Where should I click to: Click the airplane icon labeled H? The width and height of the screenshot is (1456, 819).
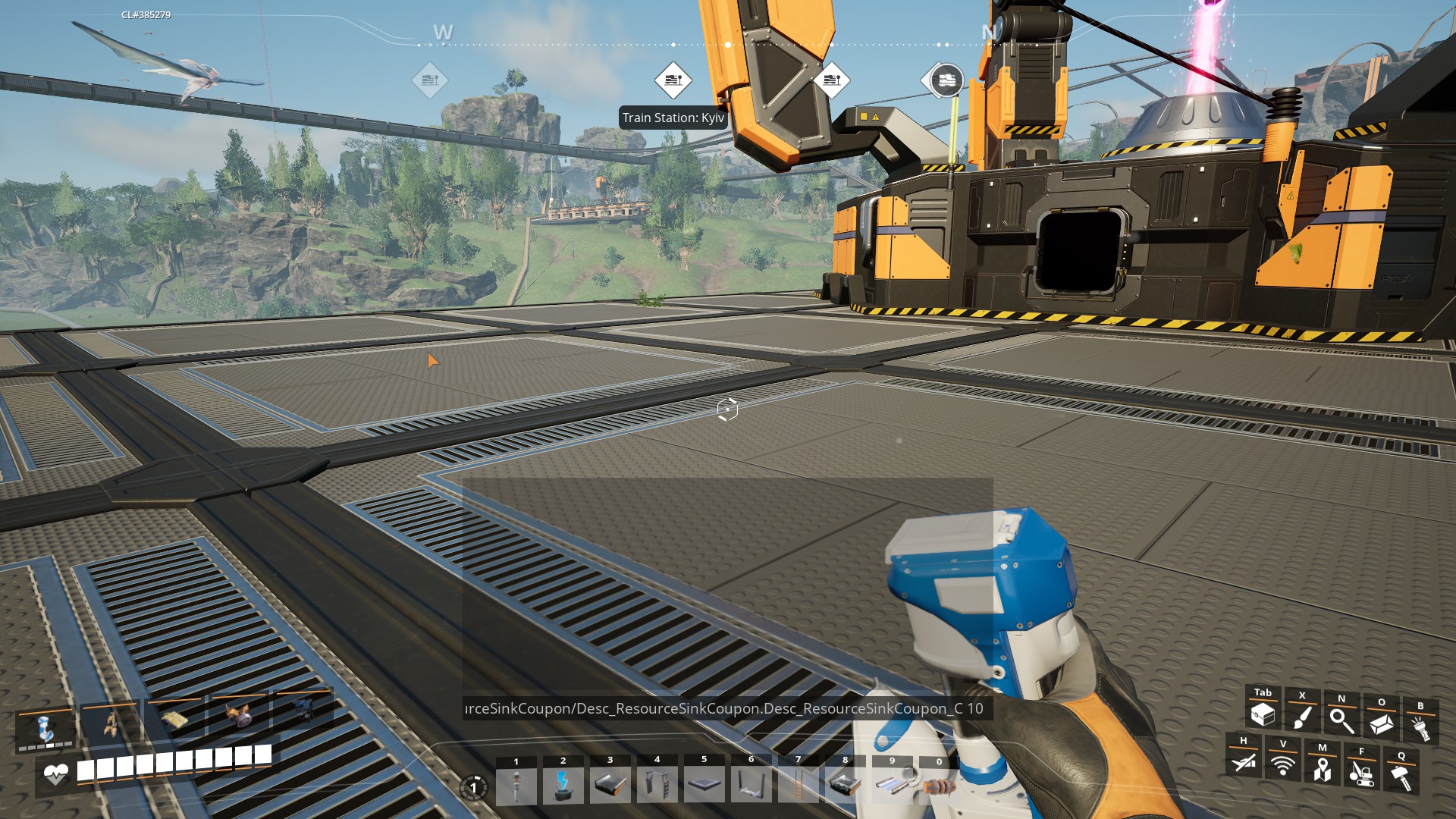1244,761
